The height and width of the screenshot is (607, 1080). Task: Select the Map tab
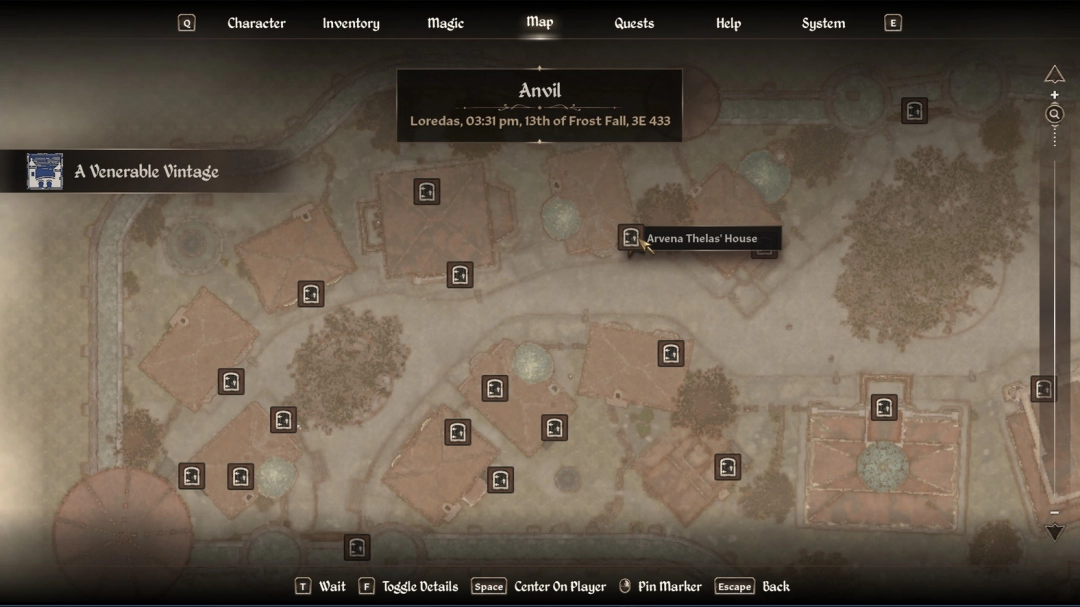click(539, 22)
